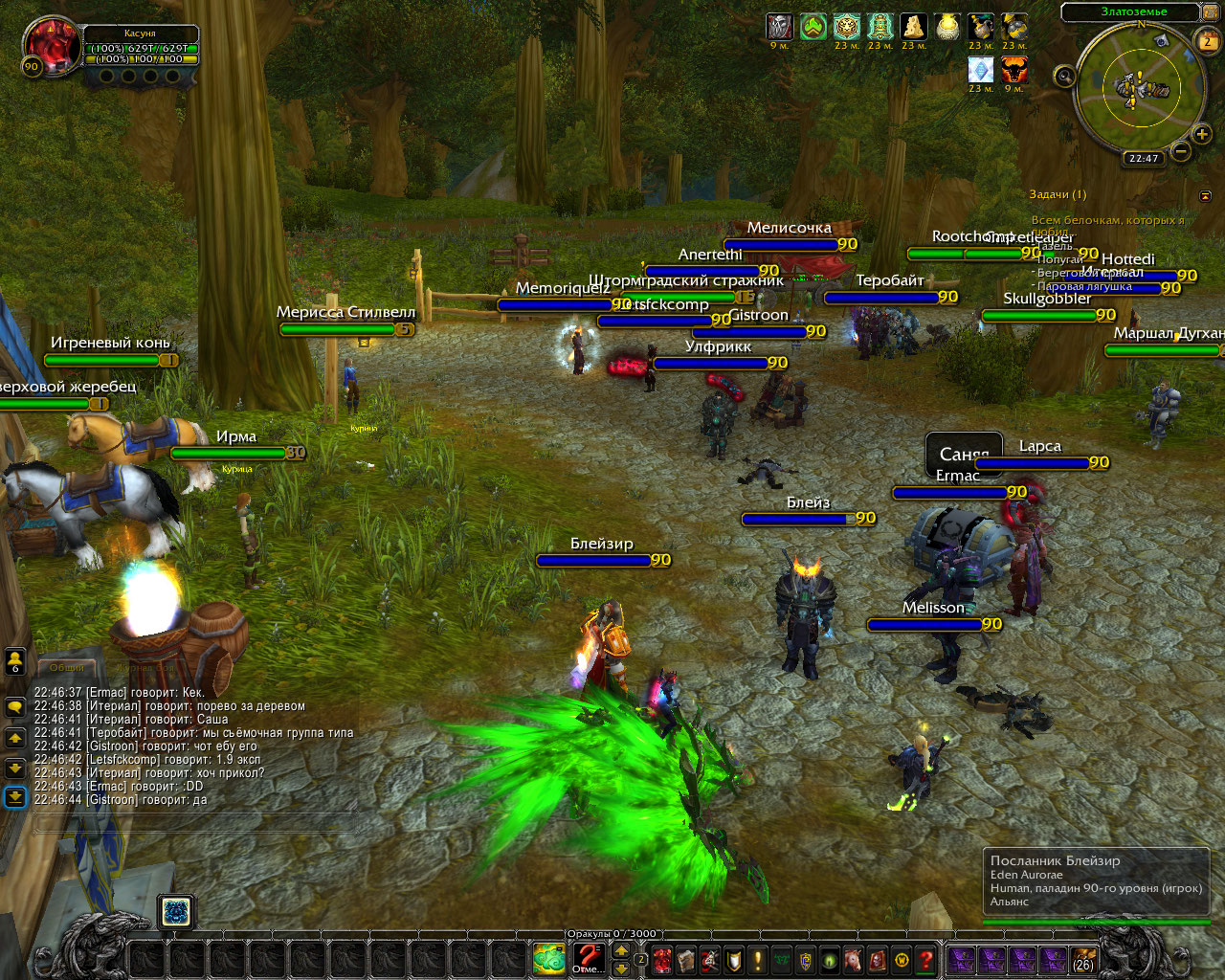Click the cheese buff icon

point(914,27)
